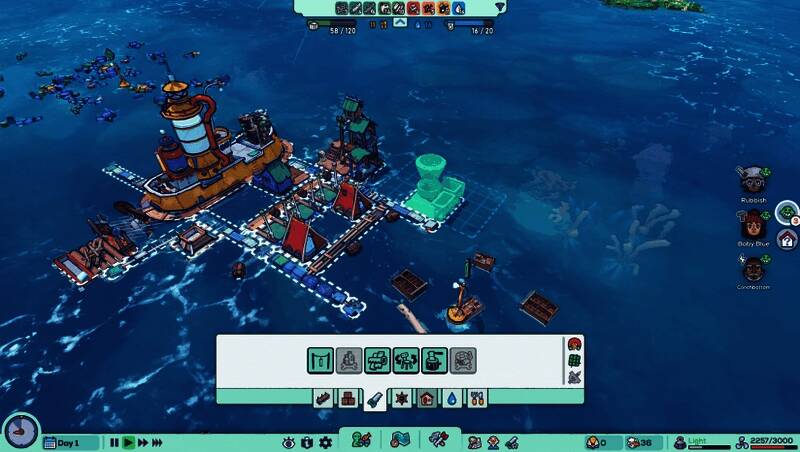Choose the tree stump with axe building
This screenshot has width=800, height=452.
coord(435,360)
